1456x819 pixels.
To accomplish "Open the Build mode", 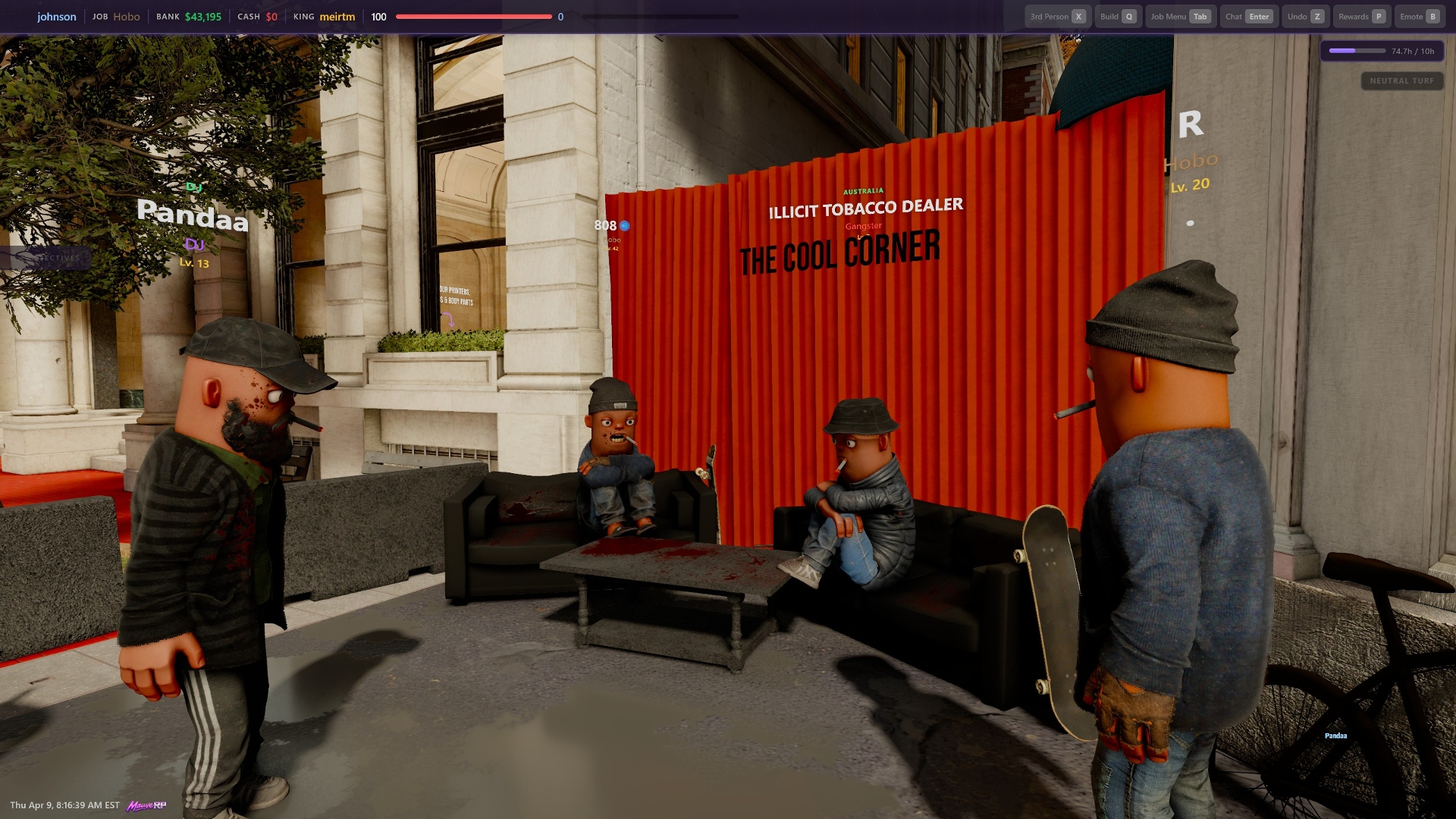I will (x=1118, y=17).
